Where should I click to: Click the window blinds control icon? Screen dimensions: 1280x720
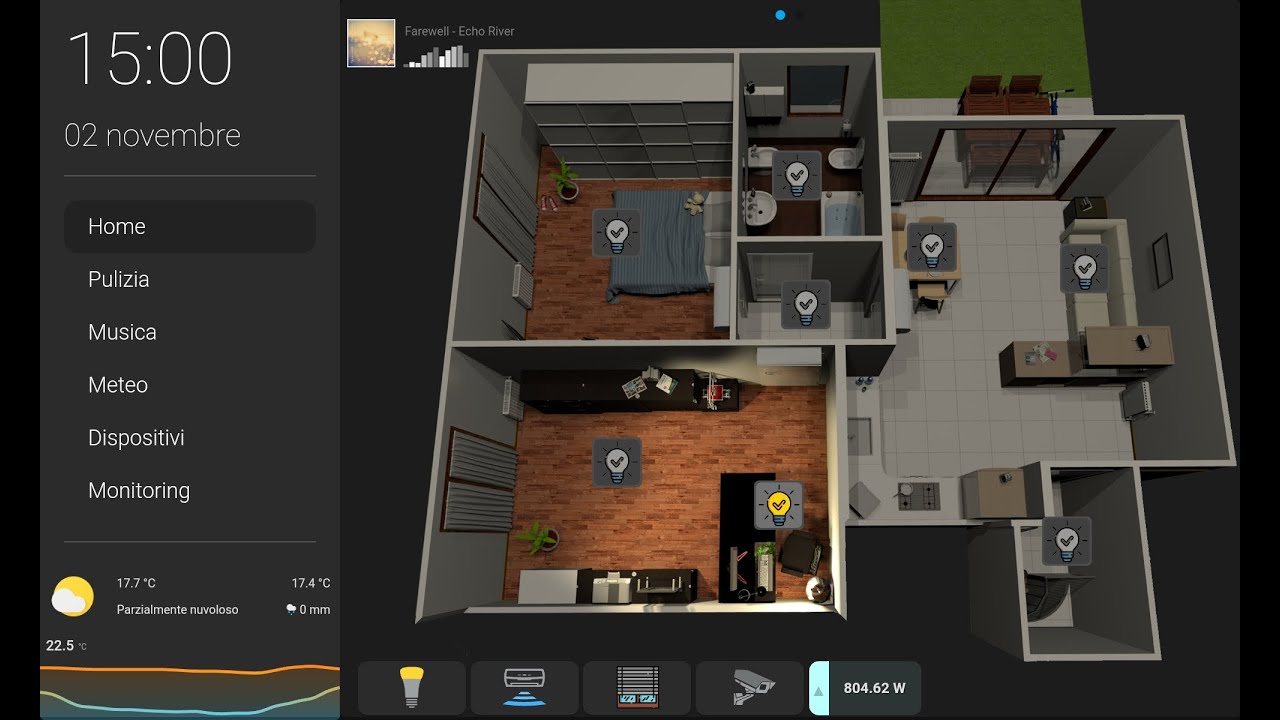637,687
